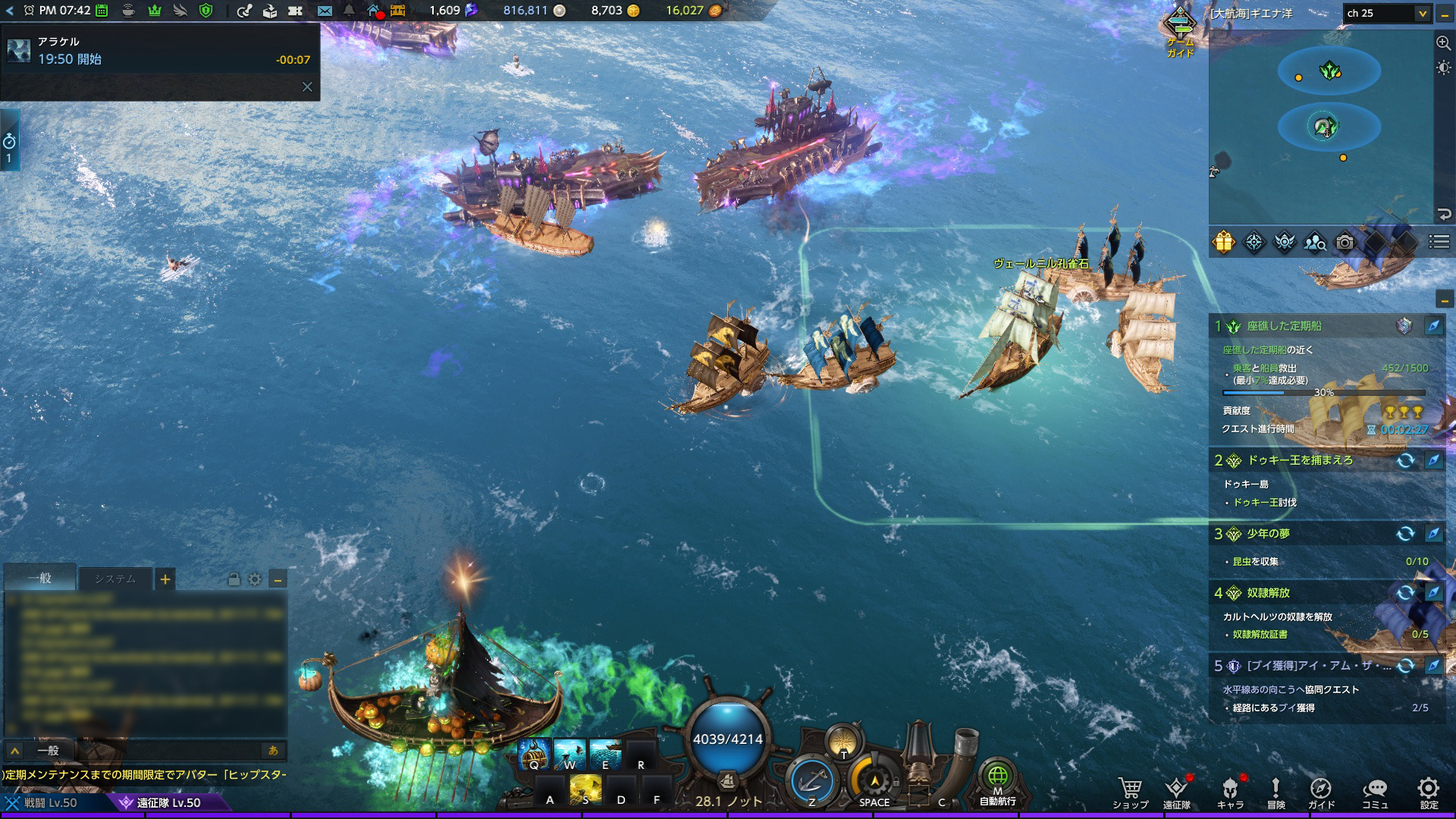Open the ショップ shop menu
Screen dimensions: 1456x819
click(x=1130, y=792)
